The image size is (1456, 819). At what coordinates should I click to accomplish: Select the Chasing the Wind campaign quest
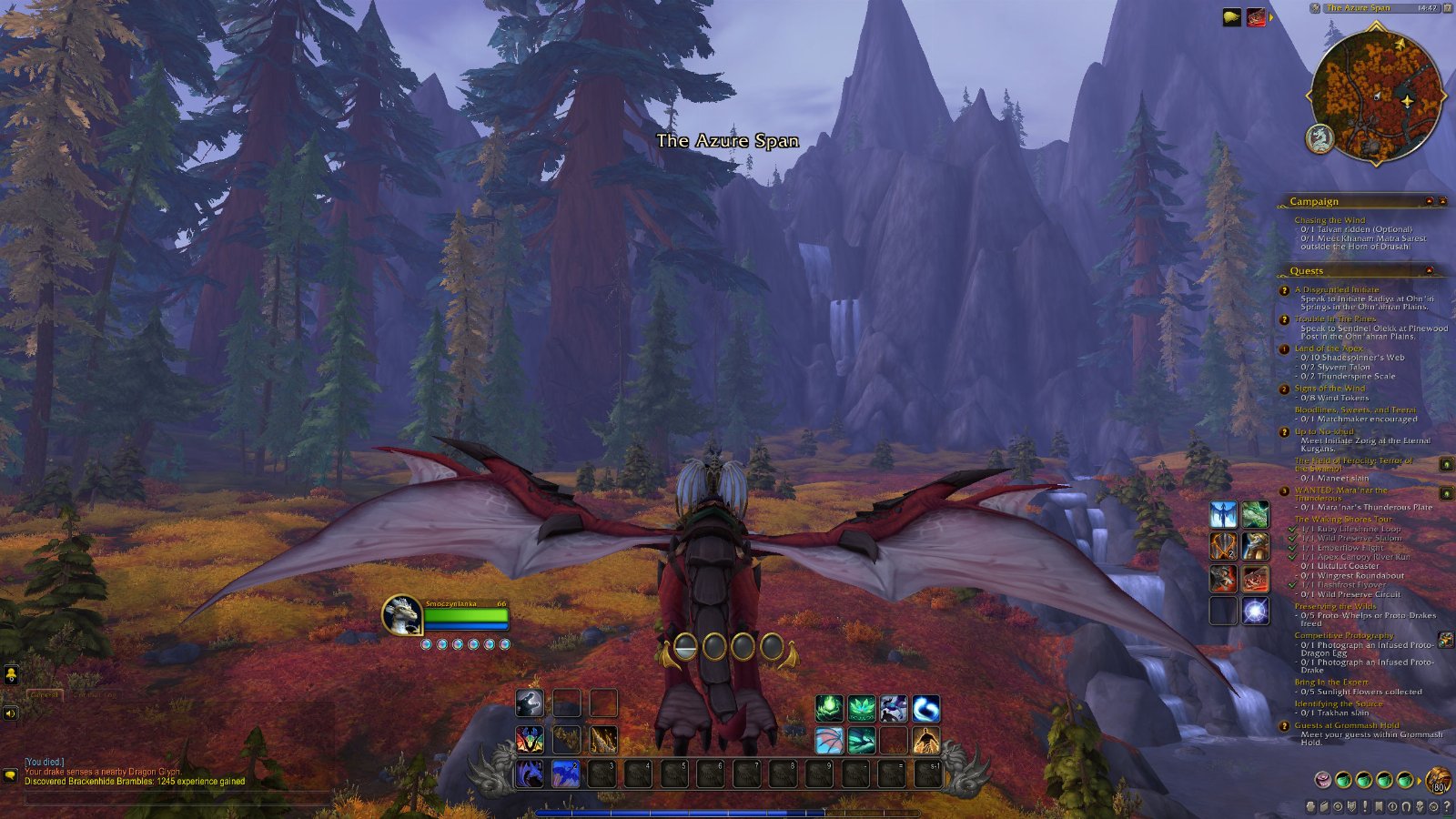click(x=1330, y=220)
